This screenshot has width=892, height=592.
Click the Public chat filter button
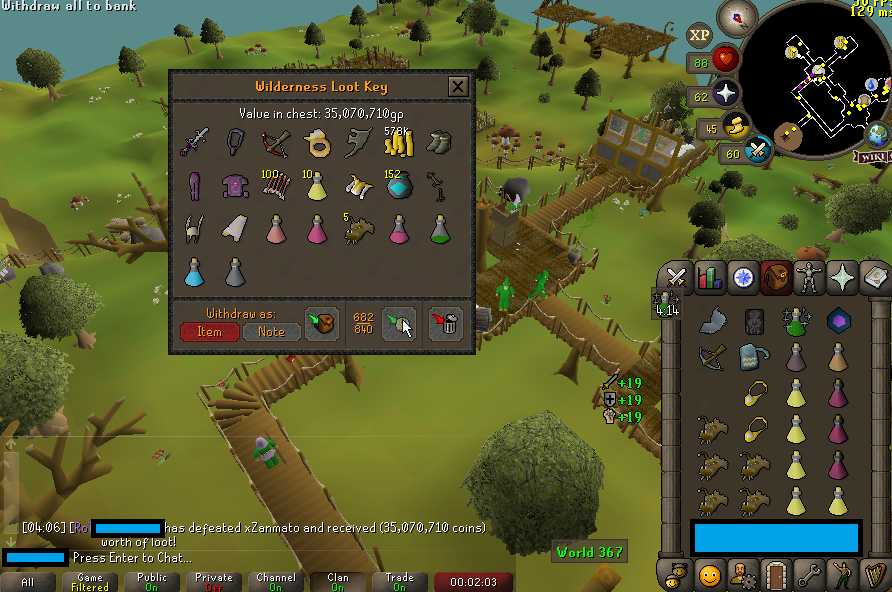pyautogui.click(x=152, y=581)
